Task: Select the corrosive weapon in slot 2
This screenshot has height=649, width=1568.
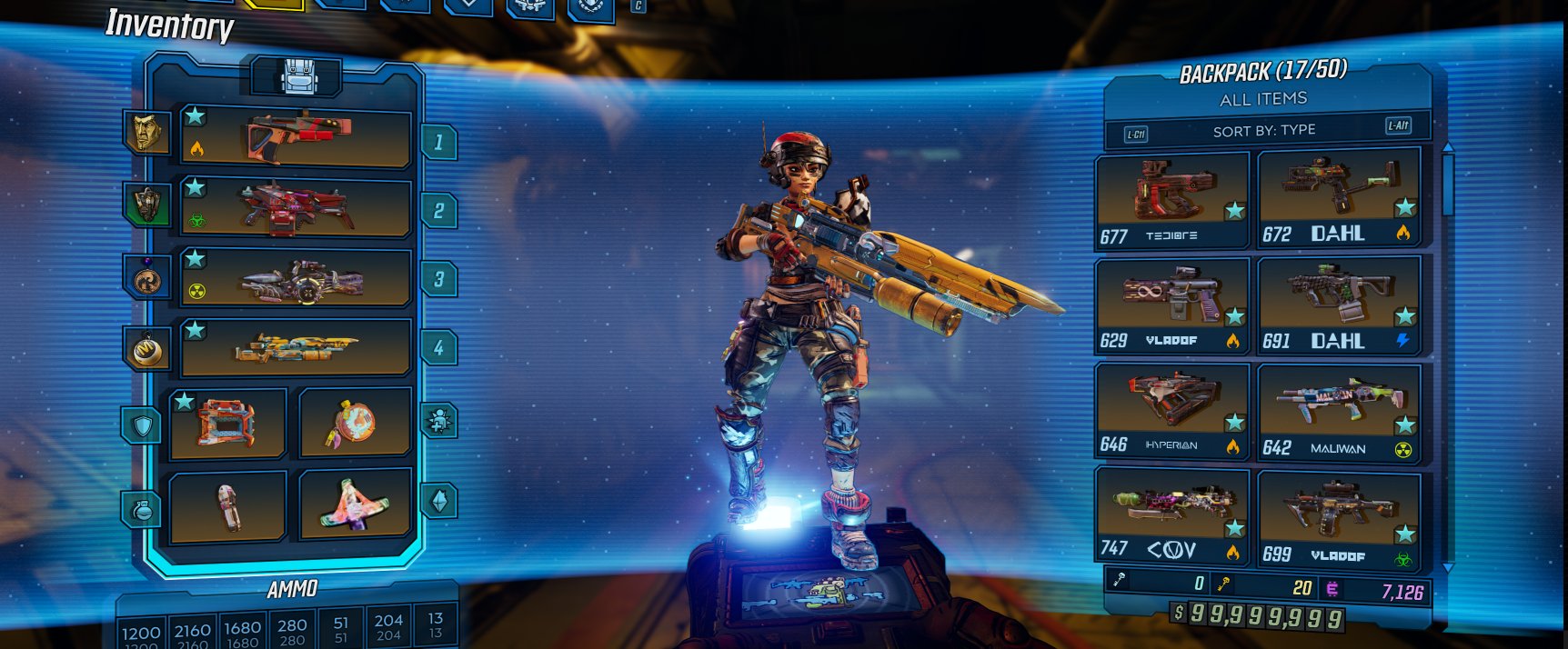Action: pyautogui.click(x=295, y=208)
